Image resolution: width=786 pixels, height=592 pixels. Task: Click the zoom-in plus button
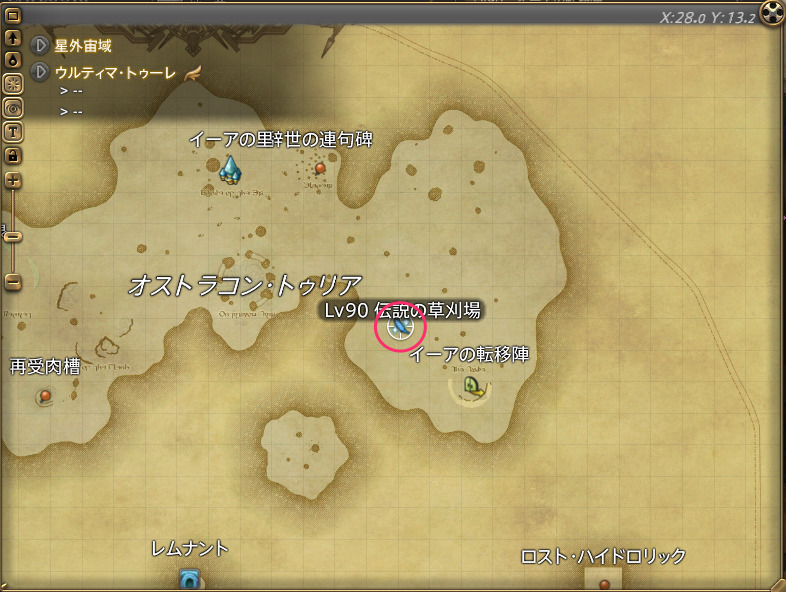click(13, 180)
